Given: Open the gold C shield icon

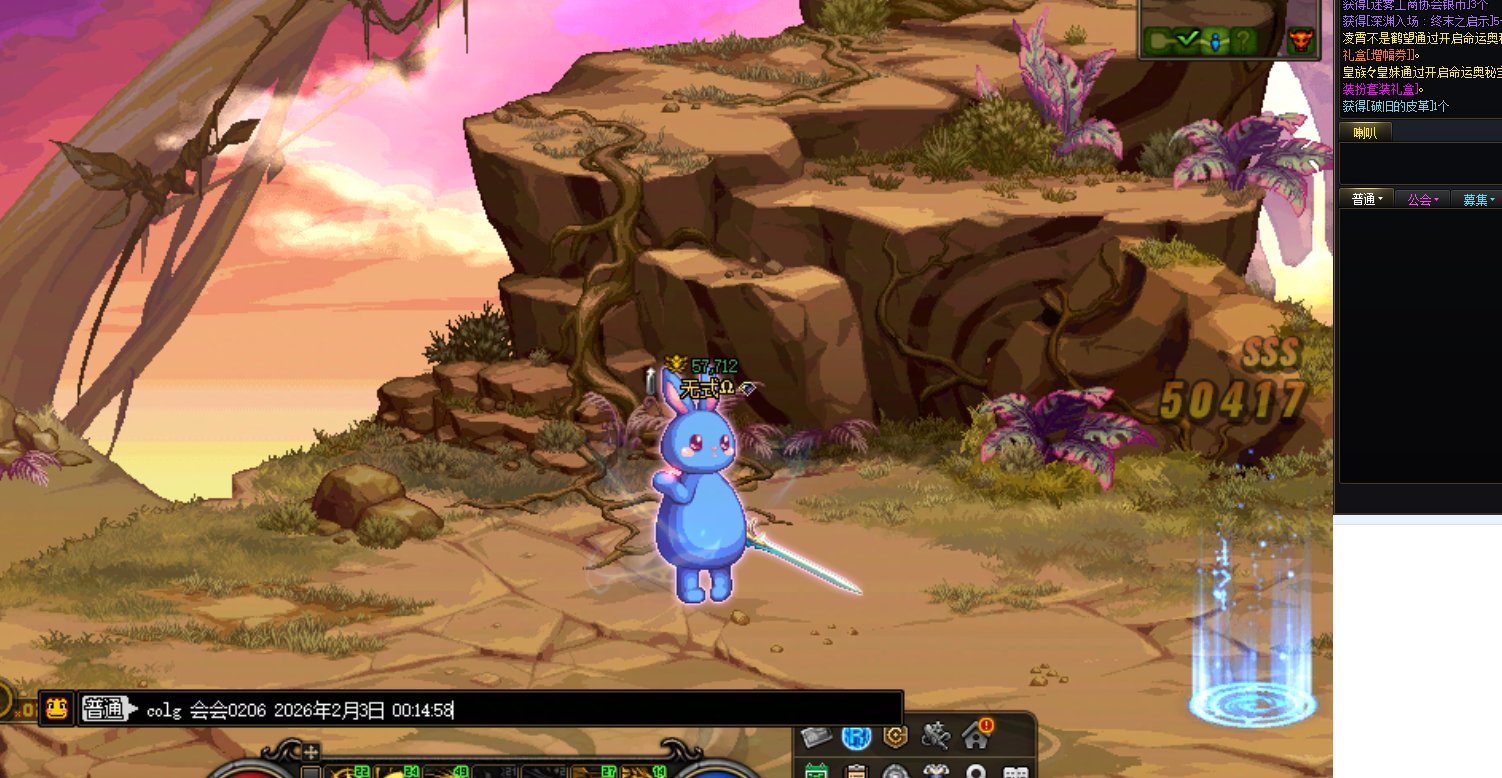Looking at the screenshot, I should point(895,737).
